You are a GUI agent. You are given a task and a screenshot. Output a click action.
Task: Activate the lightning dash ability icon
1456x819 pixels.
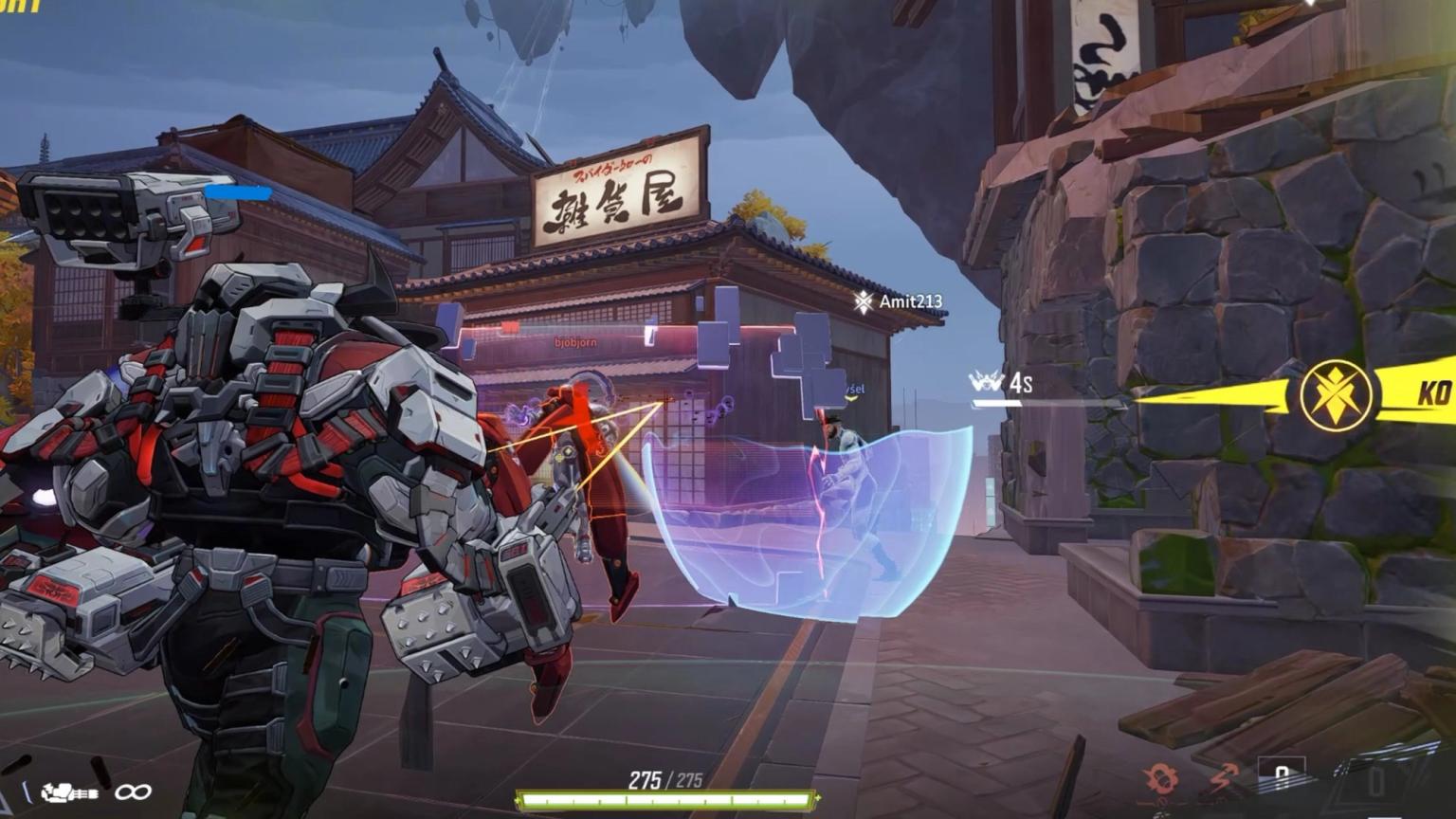click(x=1221, y=777)
